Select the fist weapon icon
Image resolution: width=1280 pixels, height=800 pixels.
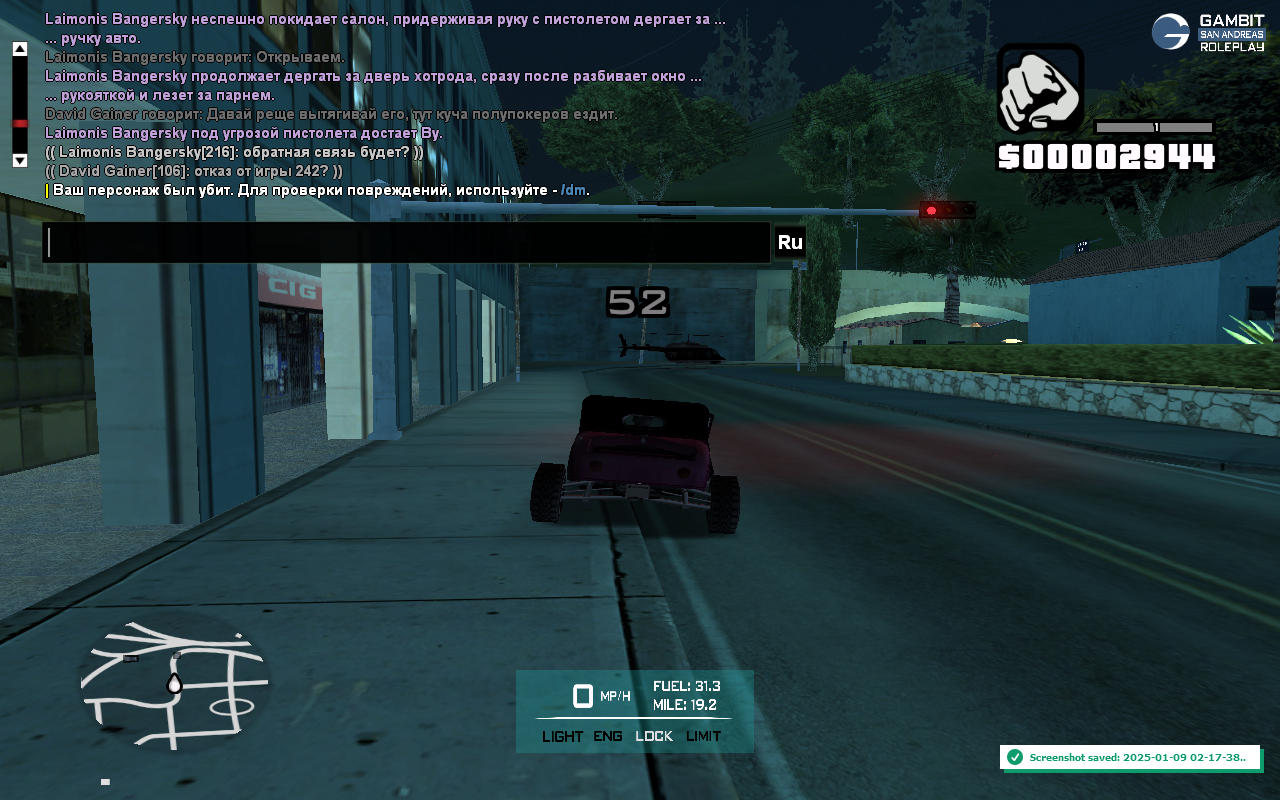pyautogui.click(x=1040, y=89)
